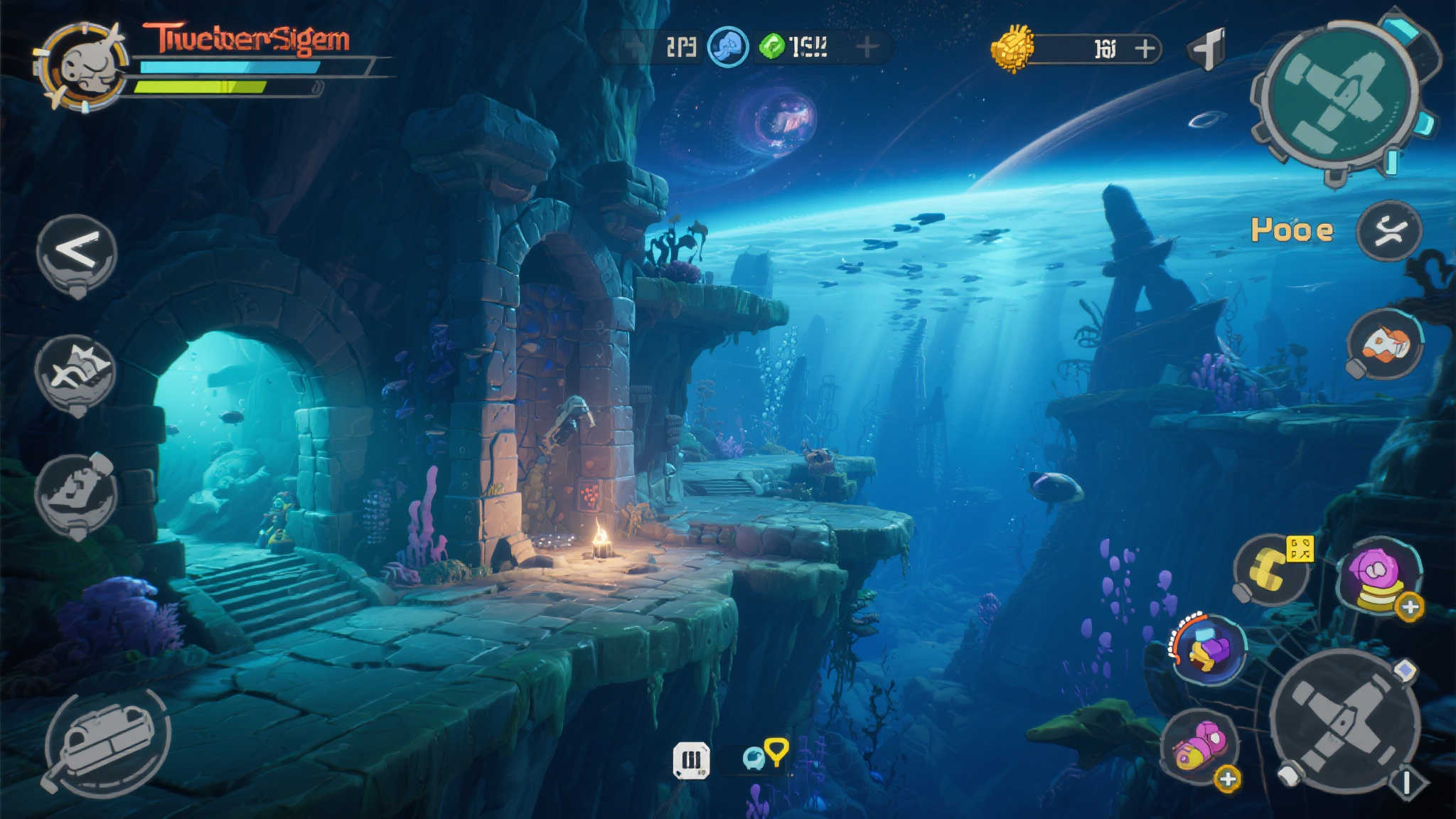This screenshot has height=819, width=1456.
Task: Trigger the purple and yellow gadget ability
Action: tap(1208, 649)
